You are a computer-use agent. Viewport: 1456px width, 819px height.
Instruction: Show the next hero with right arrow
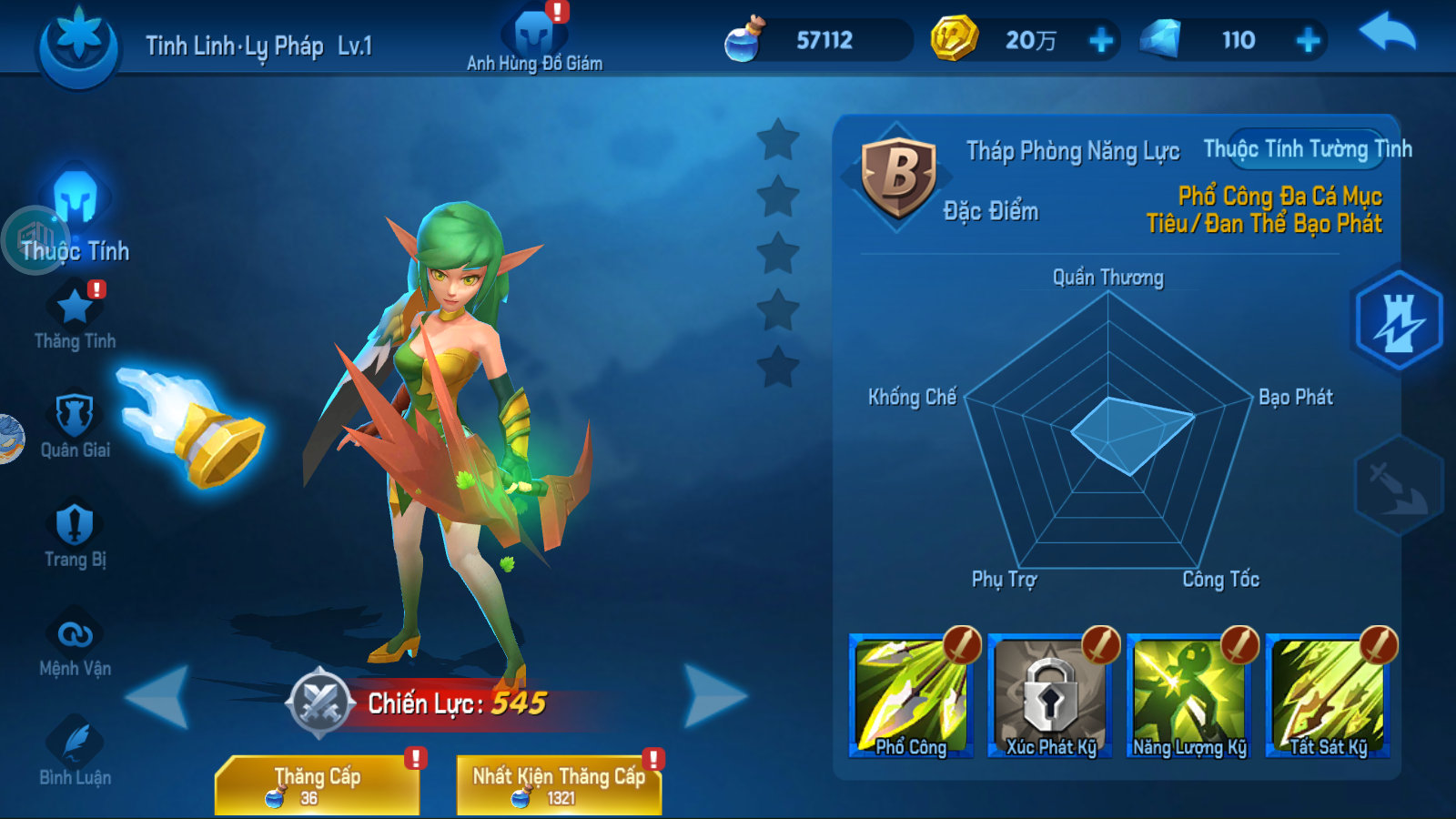[x=715, y=696]
